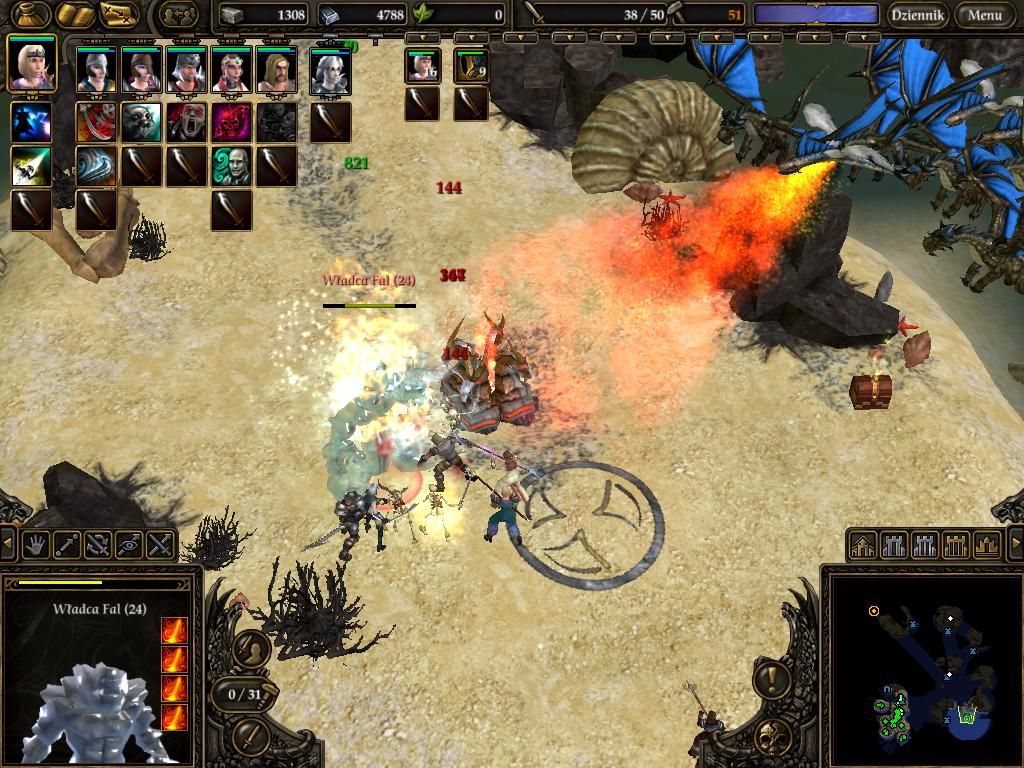The height and width of the screenshot is (768, 1024).
Task: Activate the blue shadow figure spell
Action: [31, 122]
